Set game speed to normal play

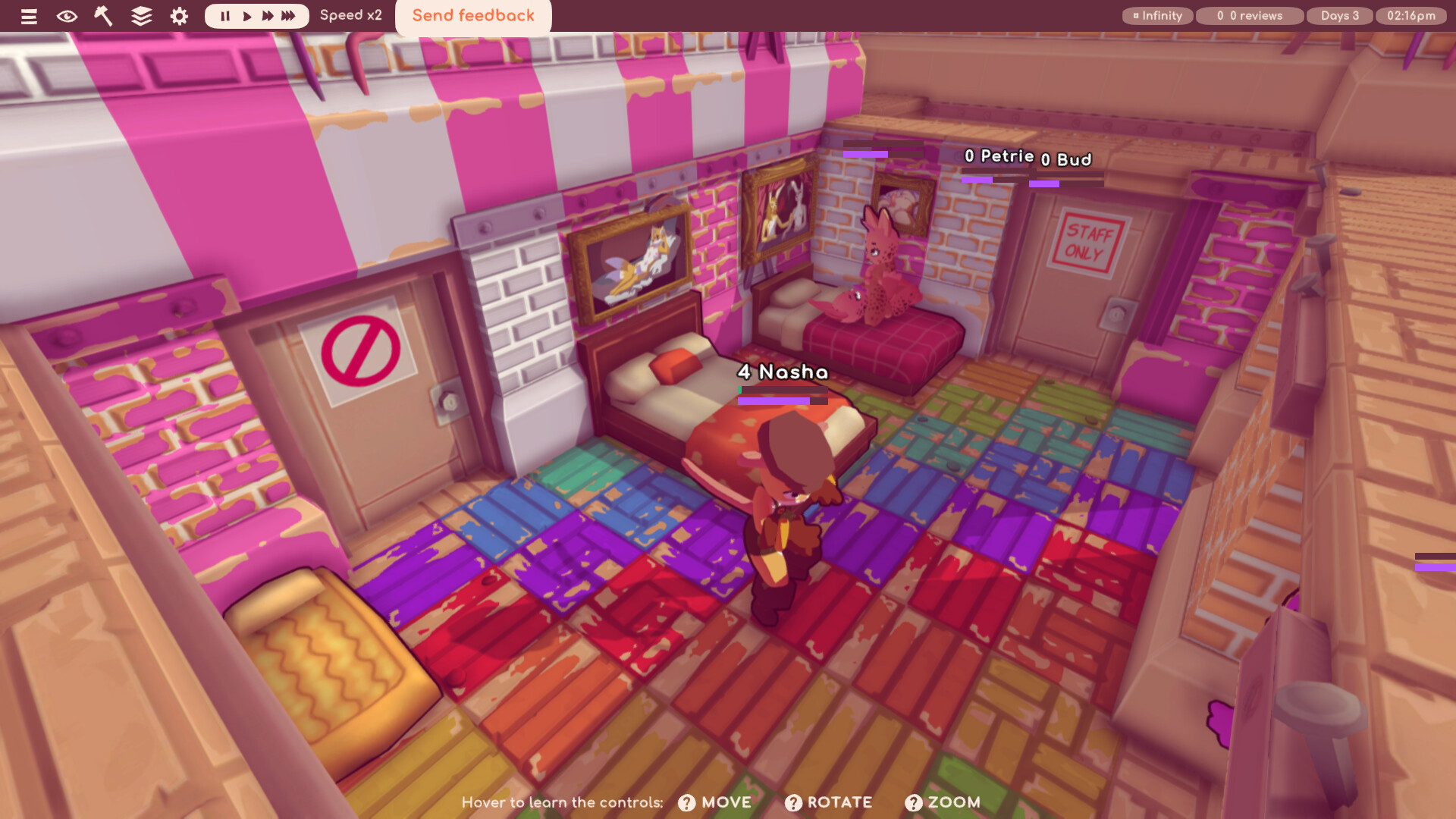(x=246, y=15)
